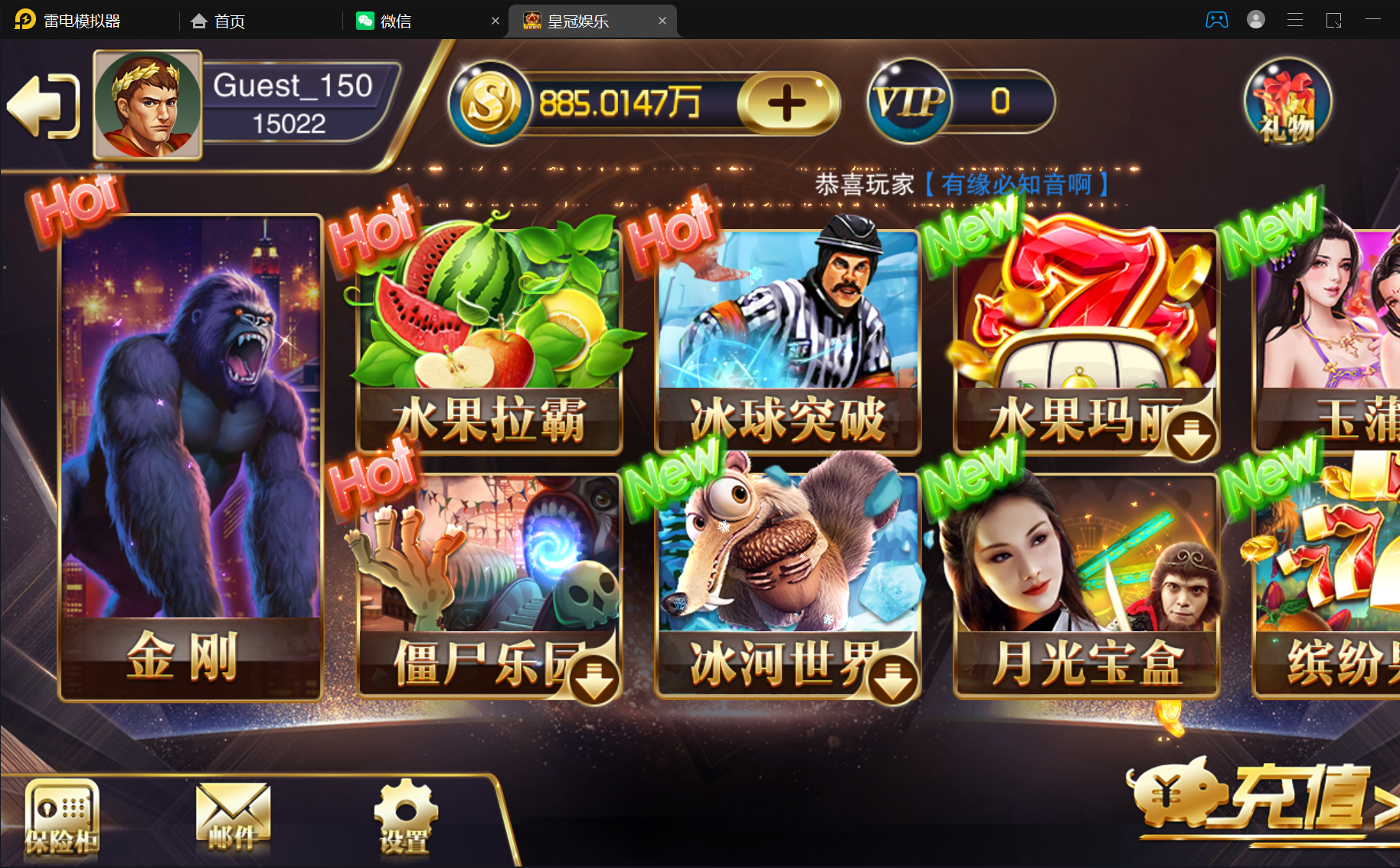
Task: Open the account profile icon in the title bar
Action: pos(1256,20)
